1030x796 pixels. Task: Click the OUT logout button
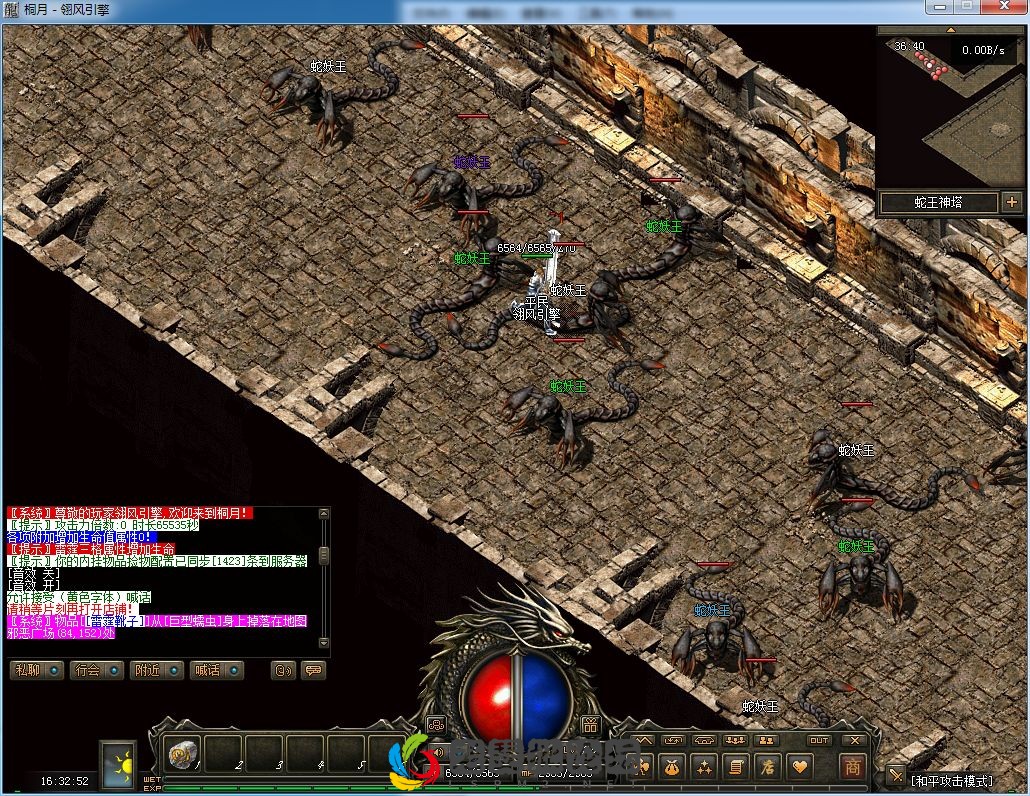click(819, 741)
